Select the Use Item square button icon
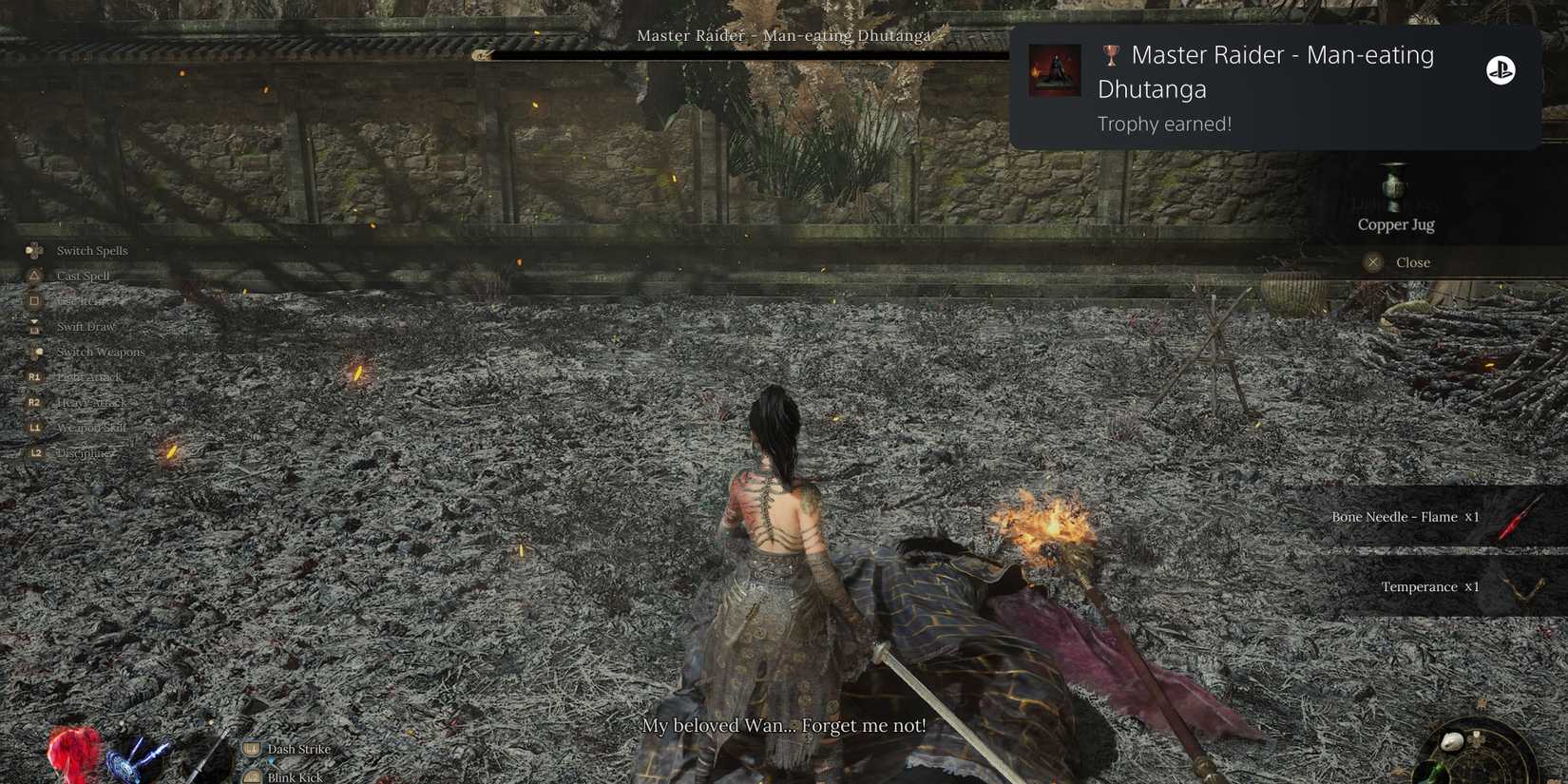This screenshot has height=784, width=1568. pyautogui.click(x=34, y=301)
